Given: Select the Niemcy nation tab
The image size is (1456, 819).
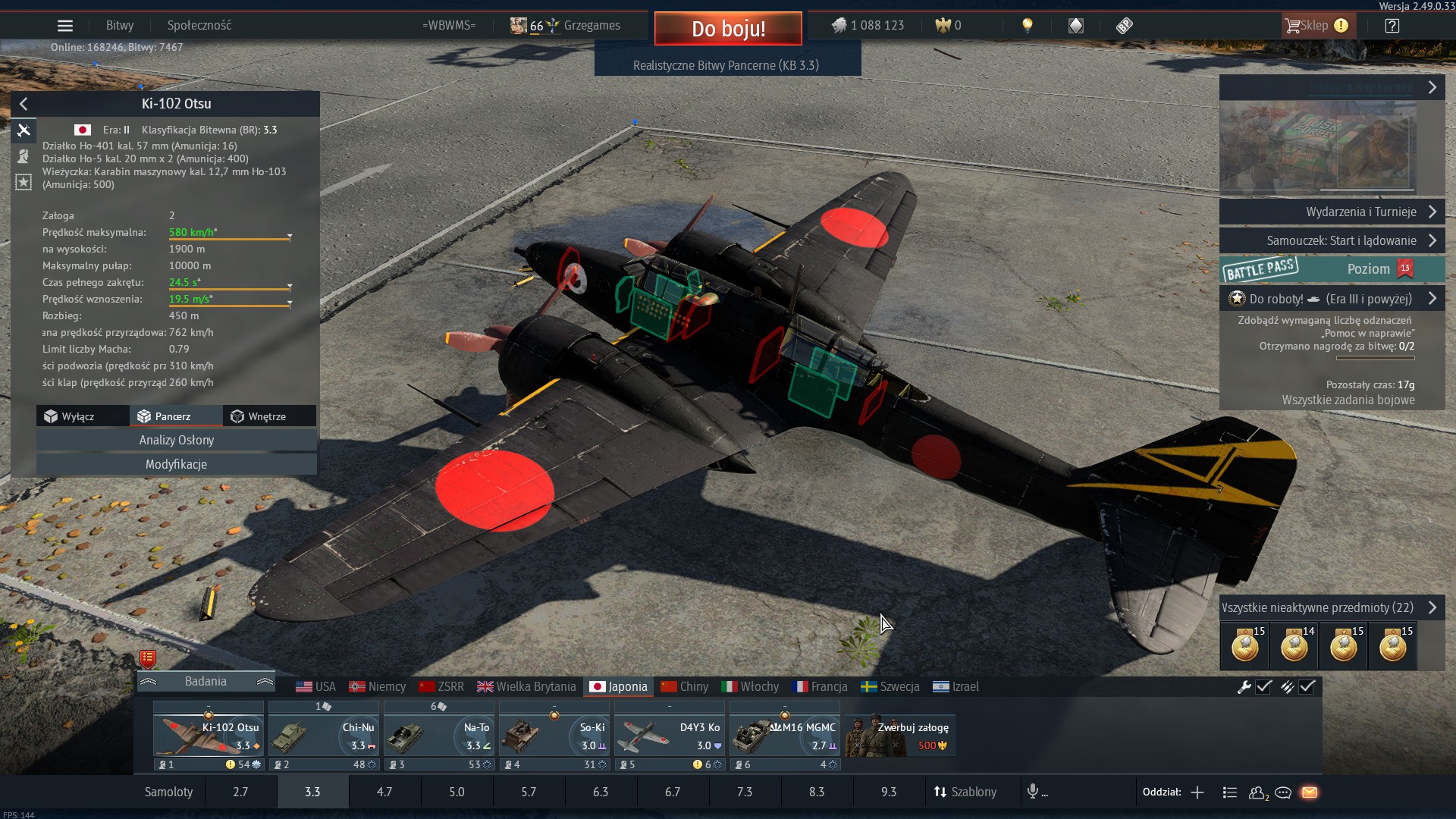Looking at the screenshot, I should [378, 686].
